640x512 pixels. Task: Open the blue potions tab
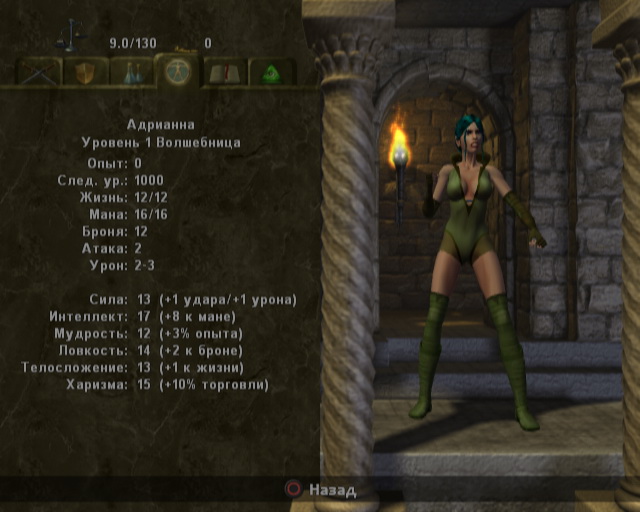(131, 71)
